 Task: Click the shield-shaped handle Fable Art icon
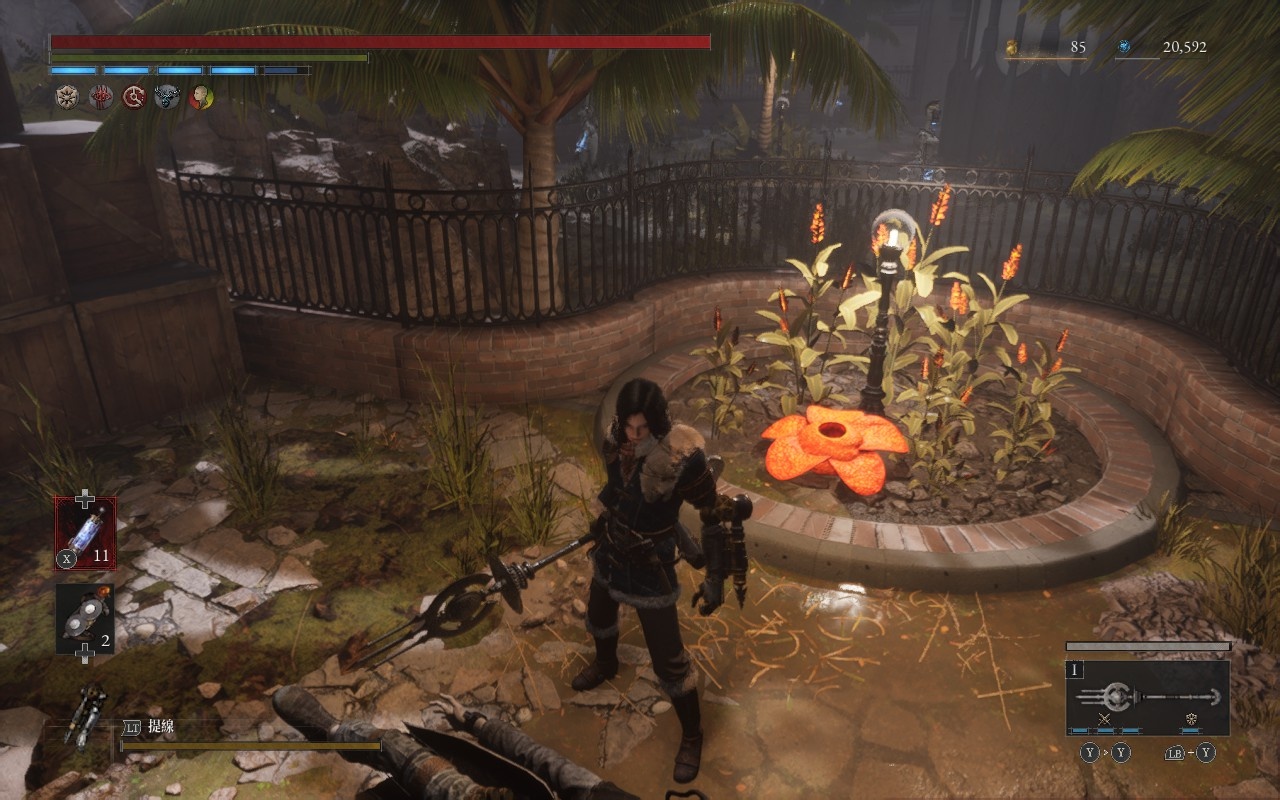point(1191,719)
